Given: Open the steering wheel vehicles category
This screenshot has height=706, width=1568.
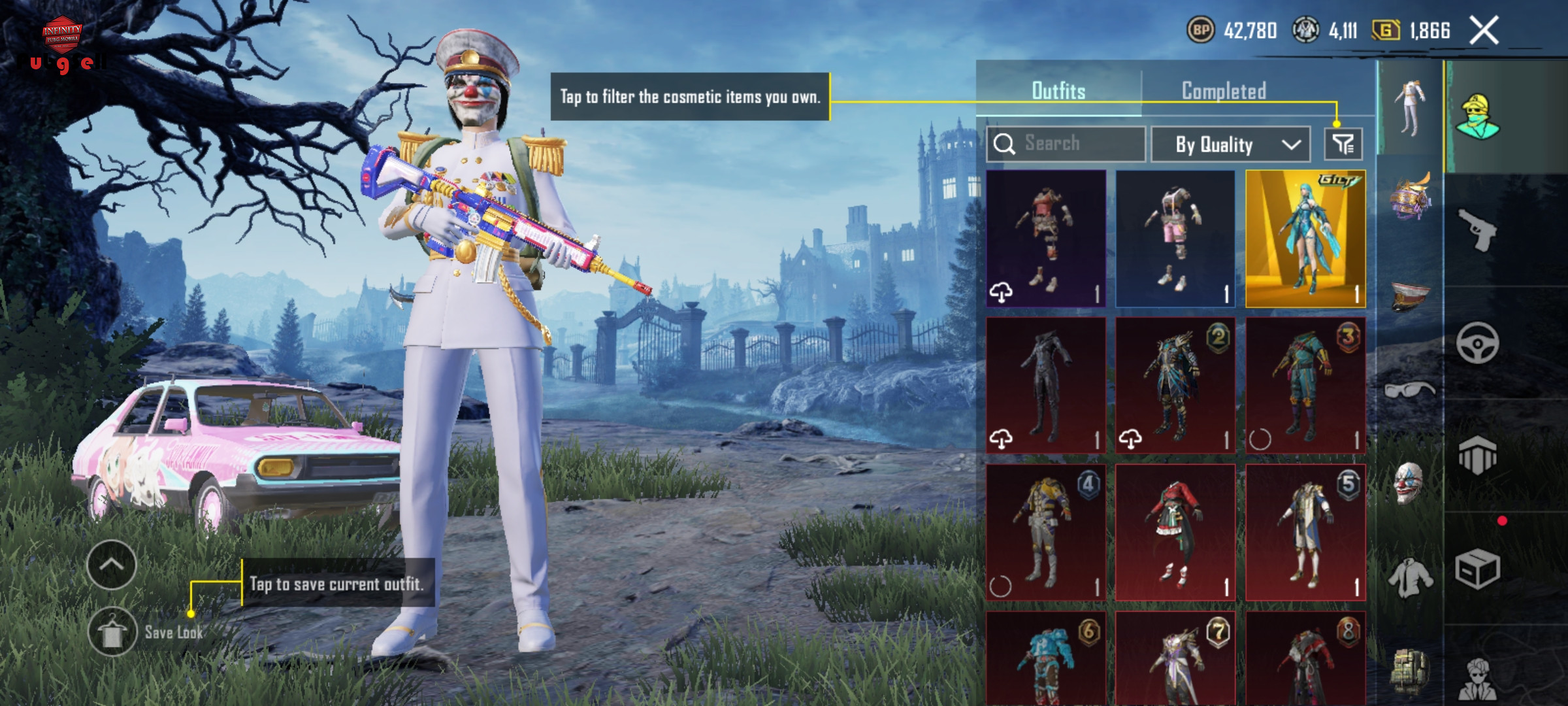Looking at the screenshot, I should coord(1478,343).
